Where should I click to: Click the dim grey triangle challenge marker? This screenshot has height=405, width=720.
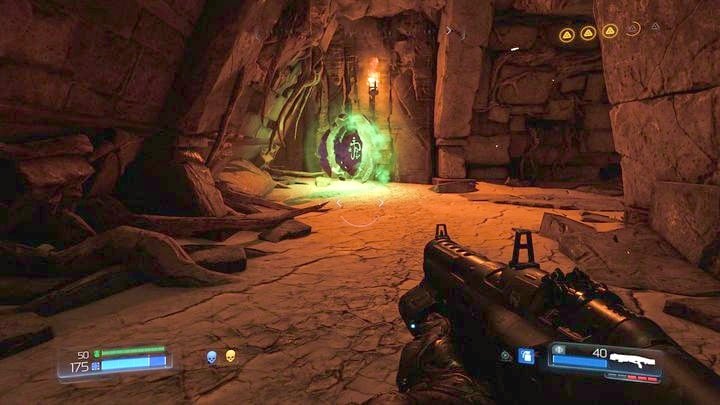coord(655,27)
